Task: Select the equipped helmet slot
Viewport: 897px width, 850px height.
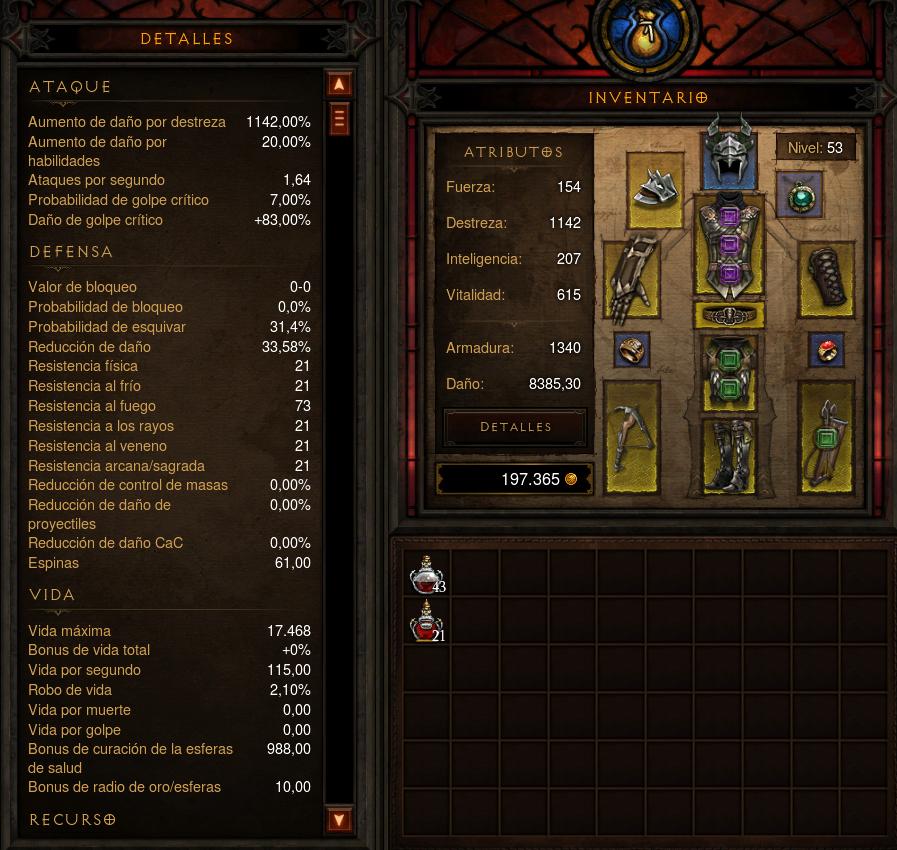Action: pyautogui.click(x=728, y=152)
